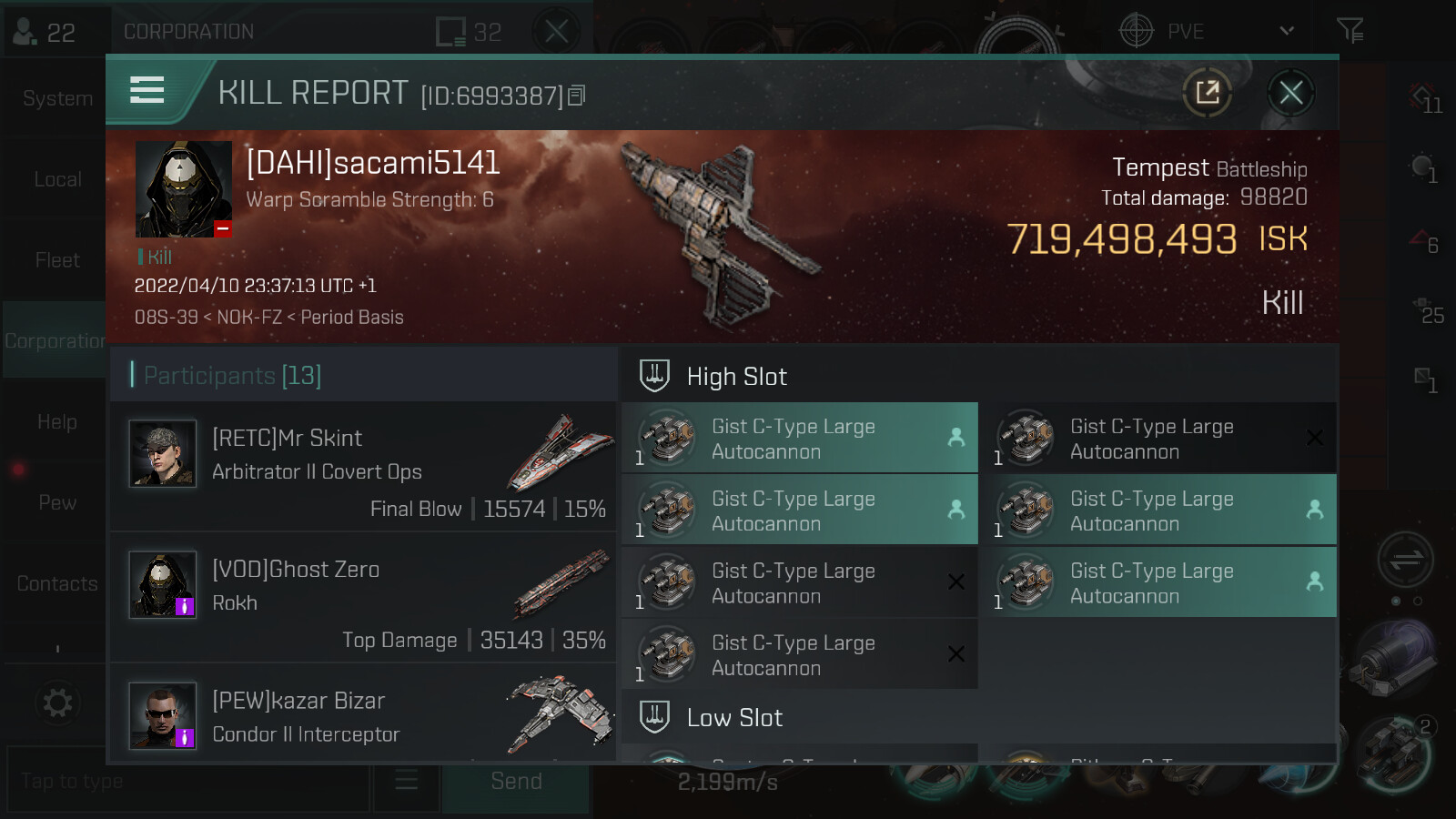Screen dimensions: 1456x819
Task: Switch to the System chat channel
Action: tap(56, 98)
